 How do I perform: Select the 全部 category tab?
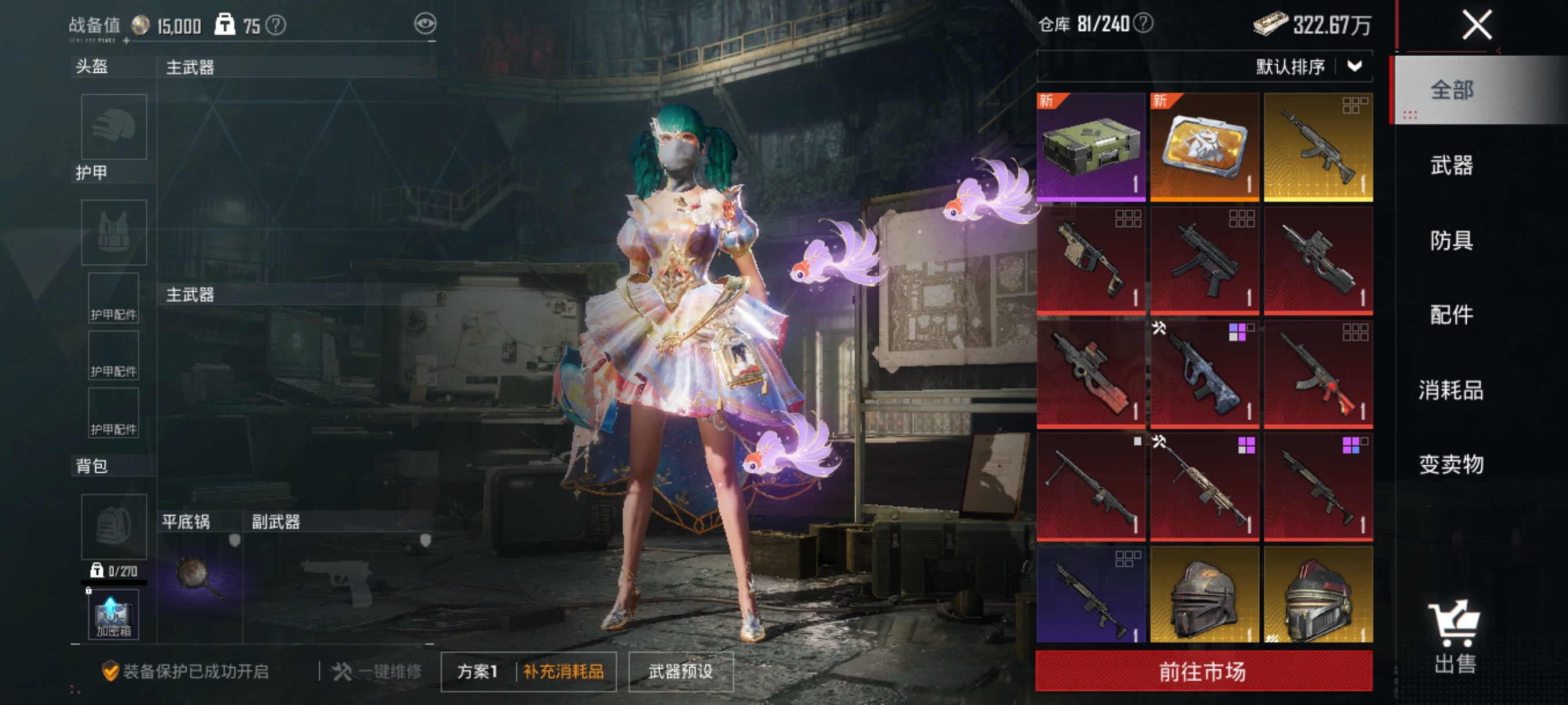pos(1451,90)
